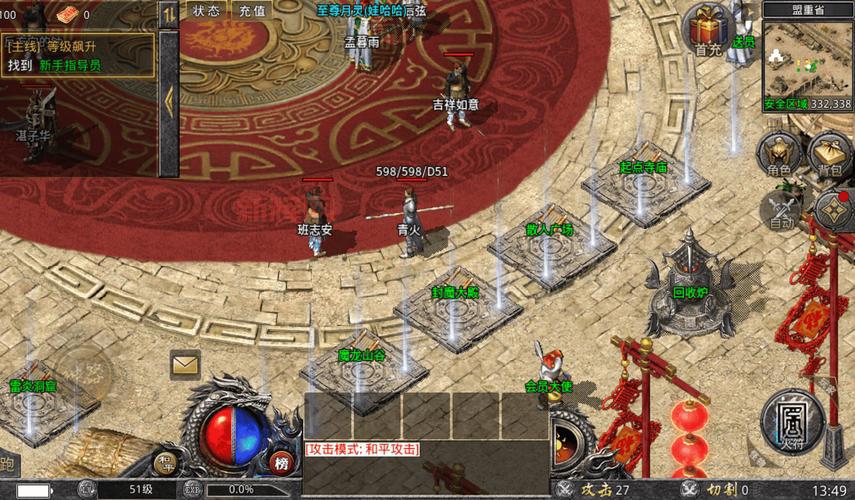Click the 攻击模式 chat message line
855x500 pixels.
click(362, 449)
